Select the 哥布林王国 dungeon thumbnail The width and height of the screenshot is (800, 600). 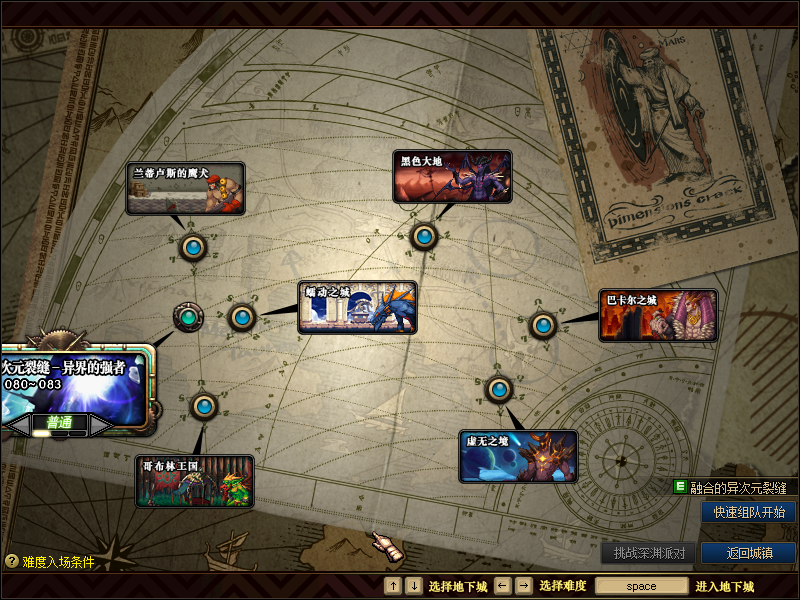point(195,481)
